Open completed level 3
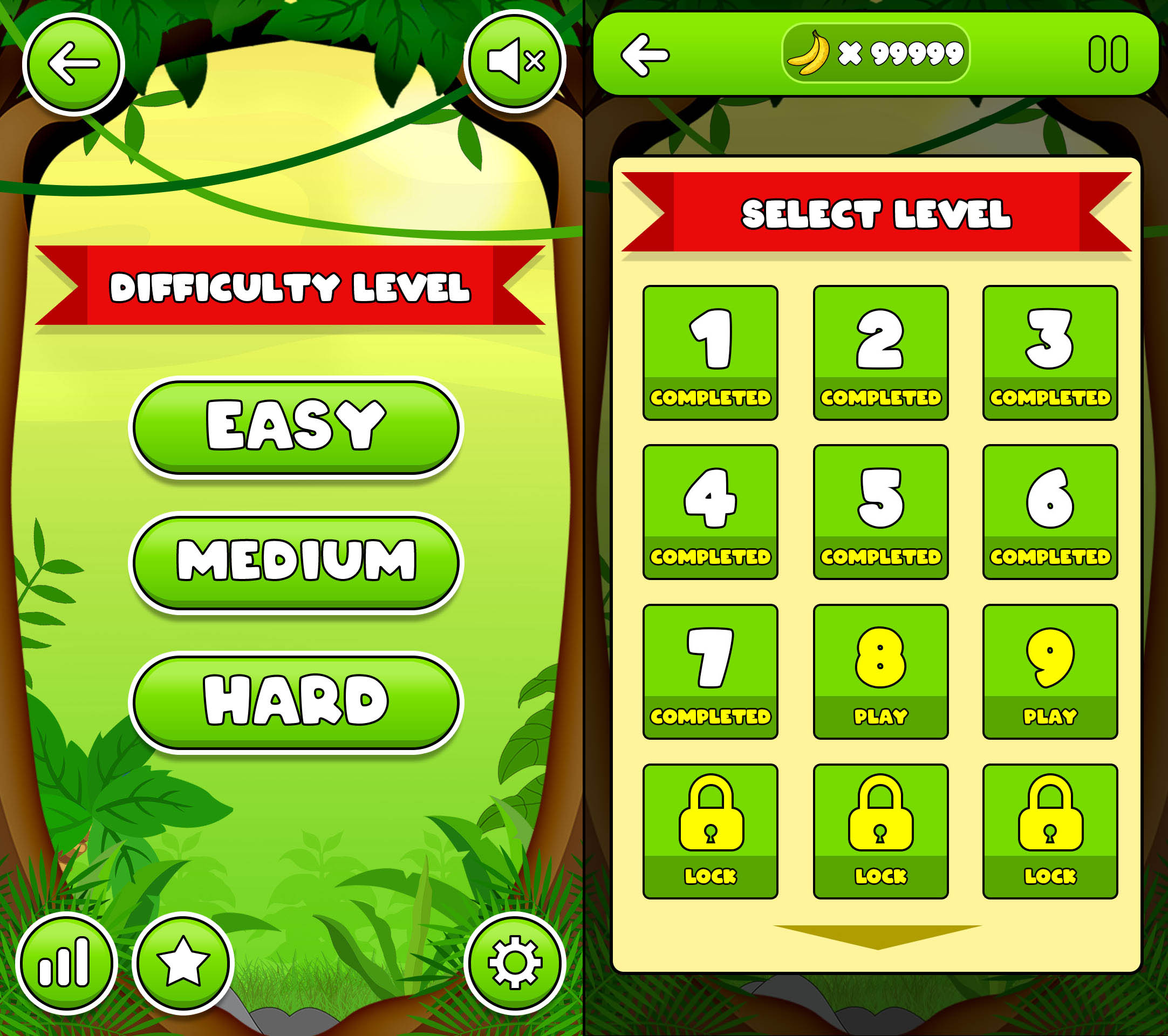The width and height of the screenshot is (1168, 1036). [x=1050, y=352]
